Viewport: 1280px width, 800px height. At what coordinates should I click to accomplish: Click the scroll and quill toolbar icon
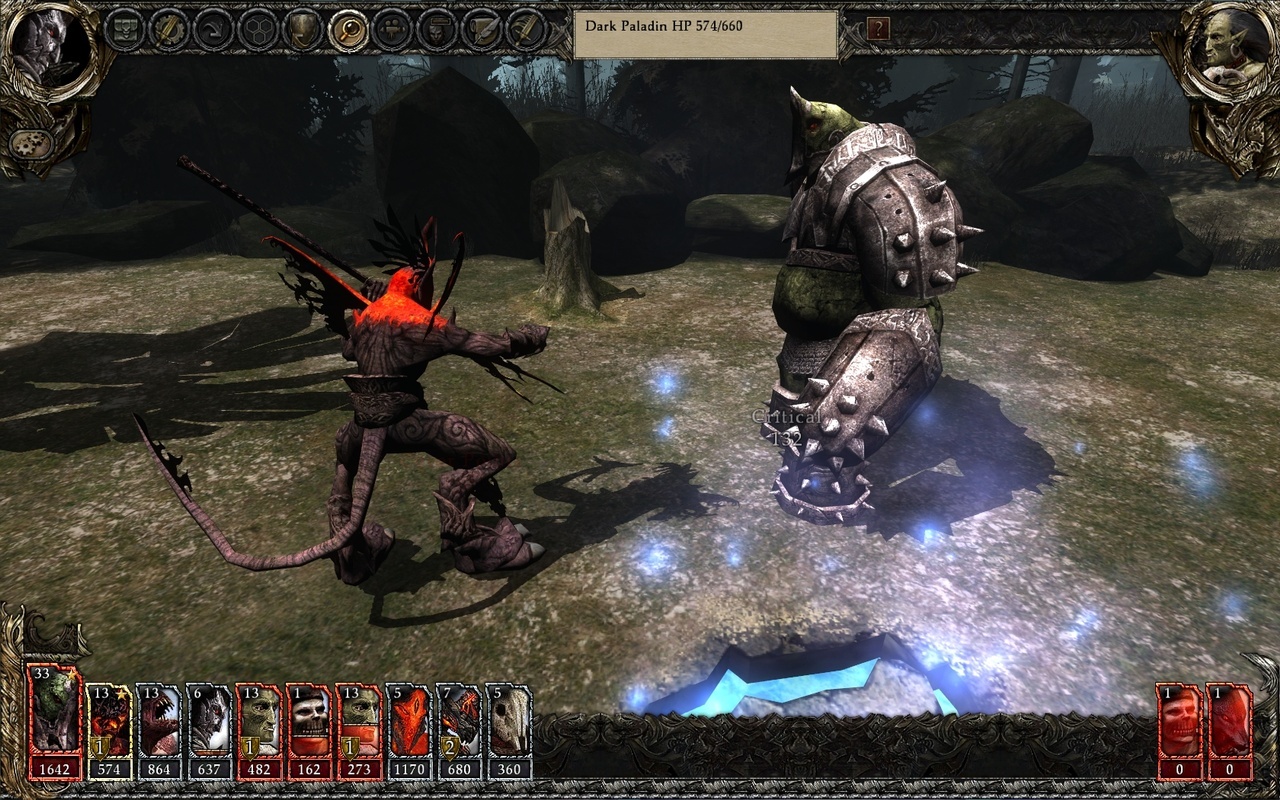click(481, 29)
